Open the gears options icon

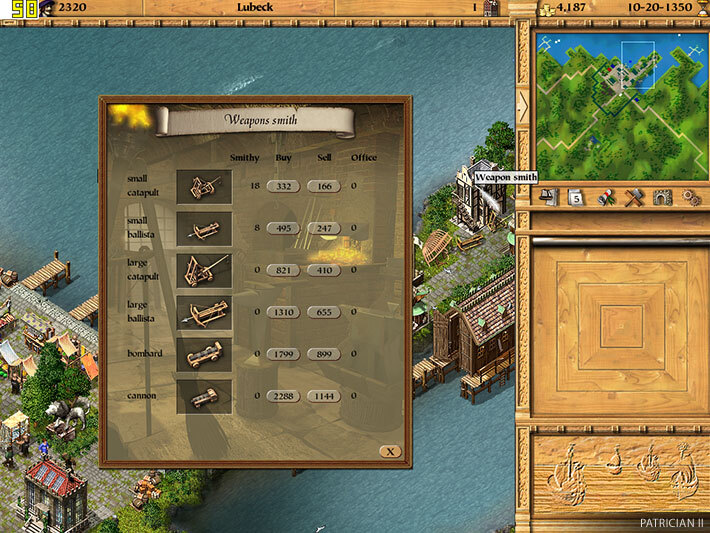[x=689, y=197]
